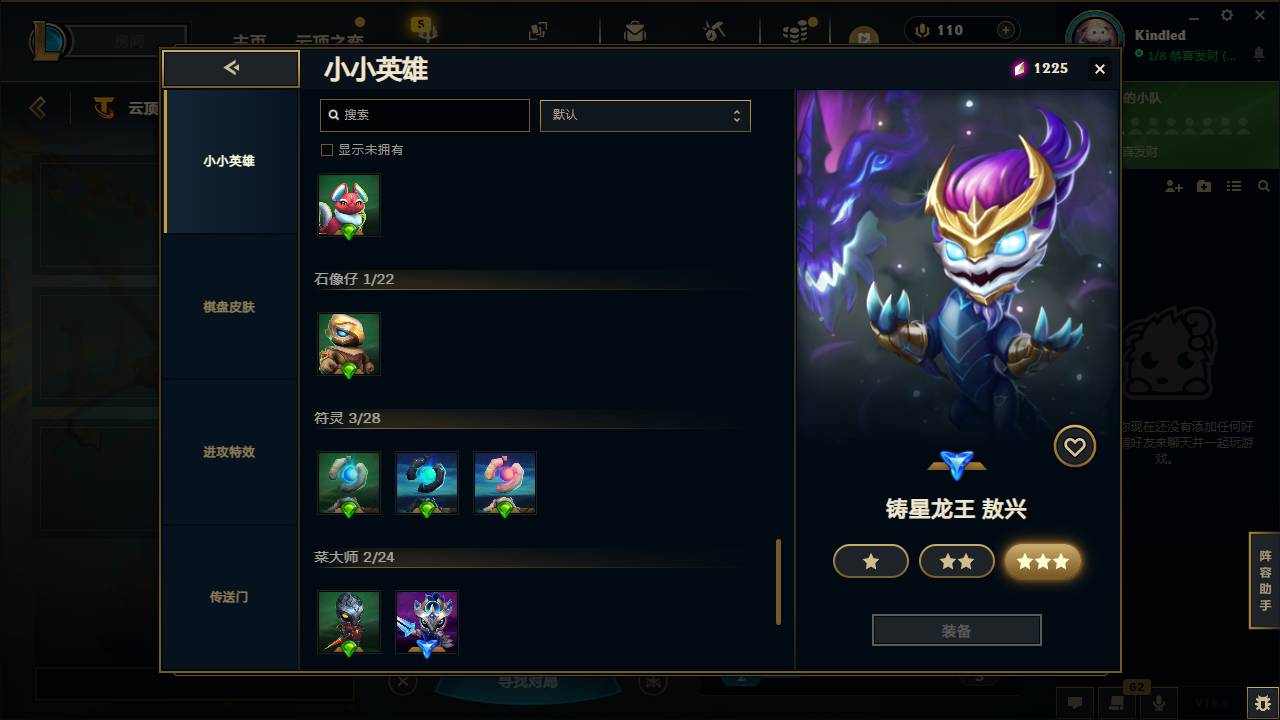Select the first 符灵 blue orb thumbnail
Image resolution: width=1280 pixels, height=720 pixels.
point(349,482)
